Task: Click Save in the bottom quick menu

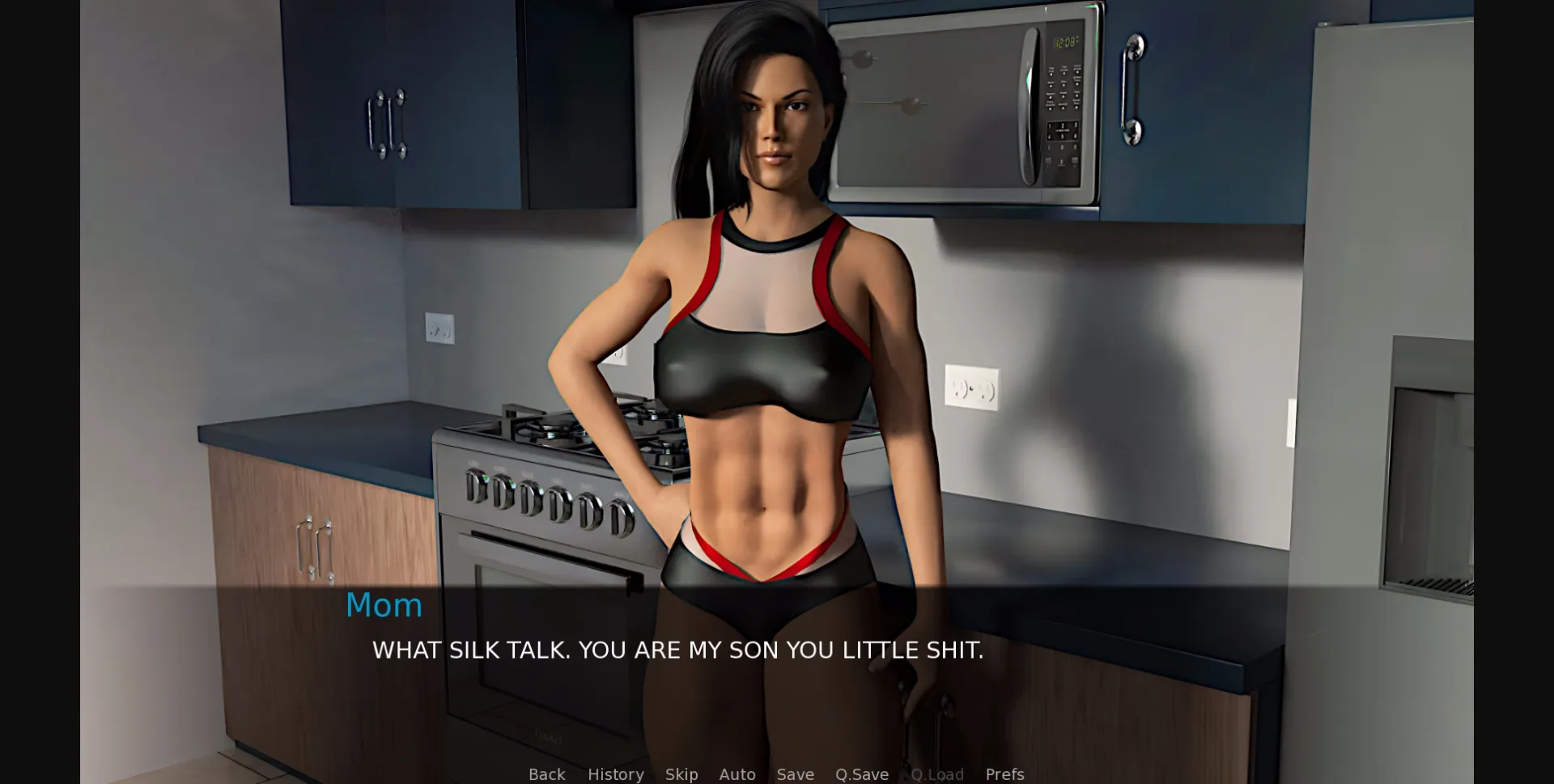Action: [x=795, y=773]
